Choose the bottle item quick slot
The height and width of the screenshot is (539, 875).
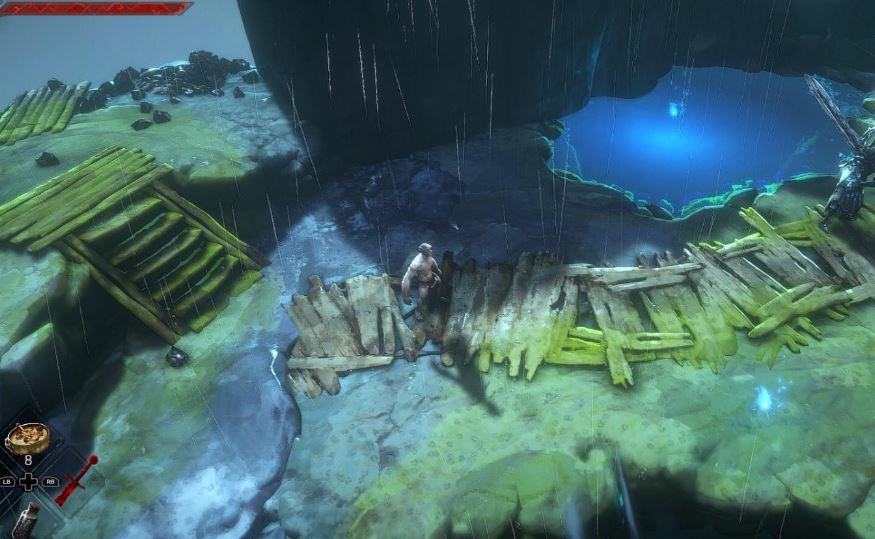tap(27, 522)
